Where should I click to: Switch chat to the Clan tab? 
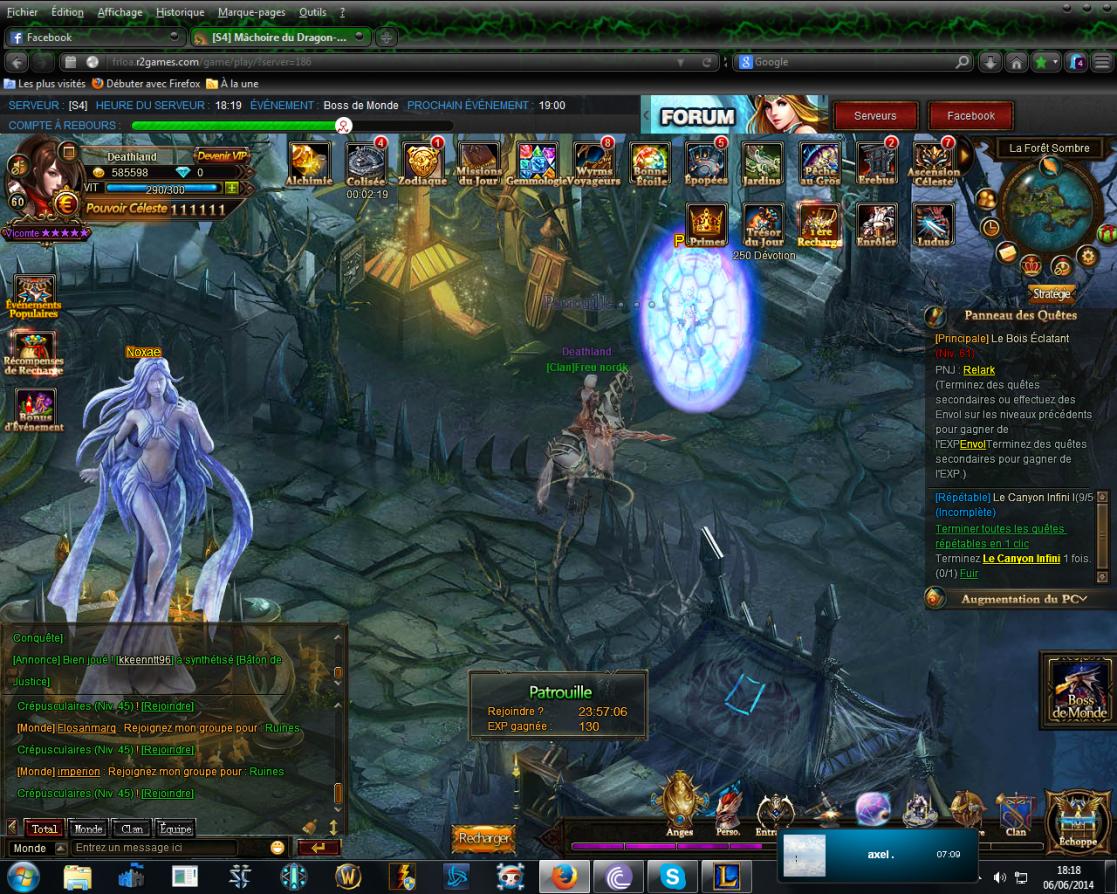pyautogui.click(x=132, y=829)
